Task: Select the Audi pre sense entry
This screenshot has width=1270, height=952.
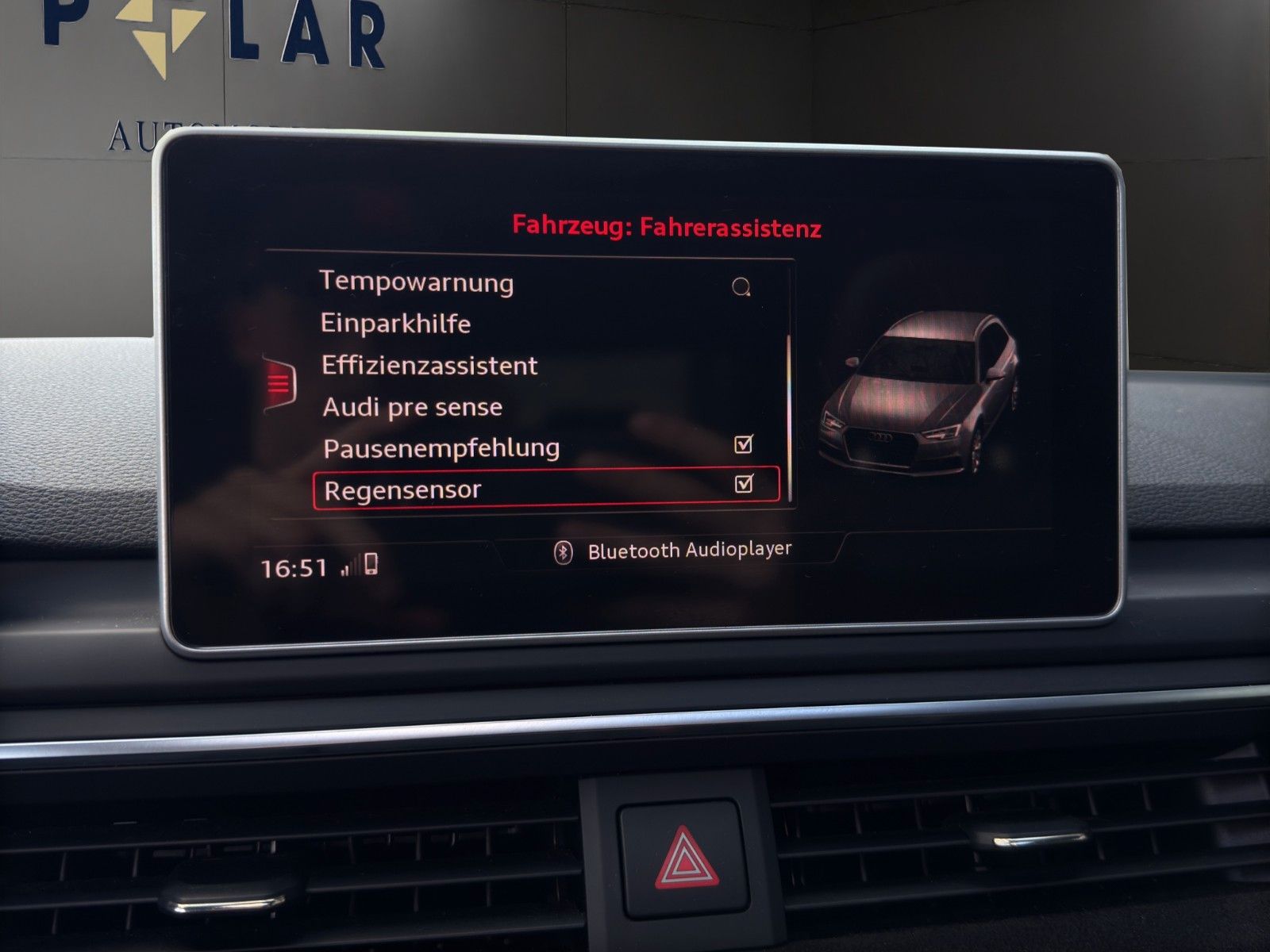Action: [x=411, y=407]
